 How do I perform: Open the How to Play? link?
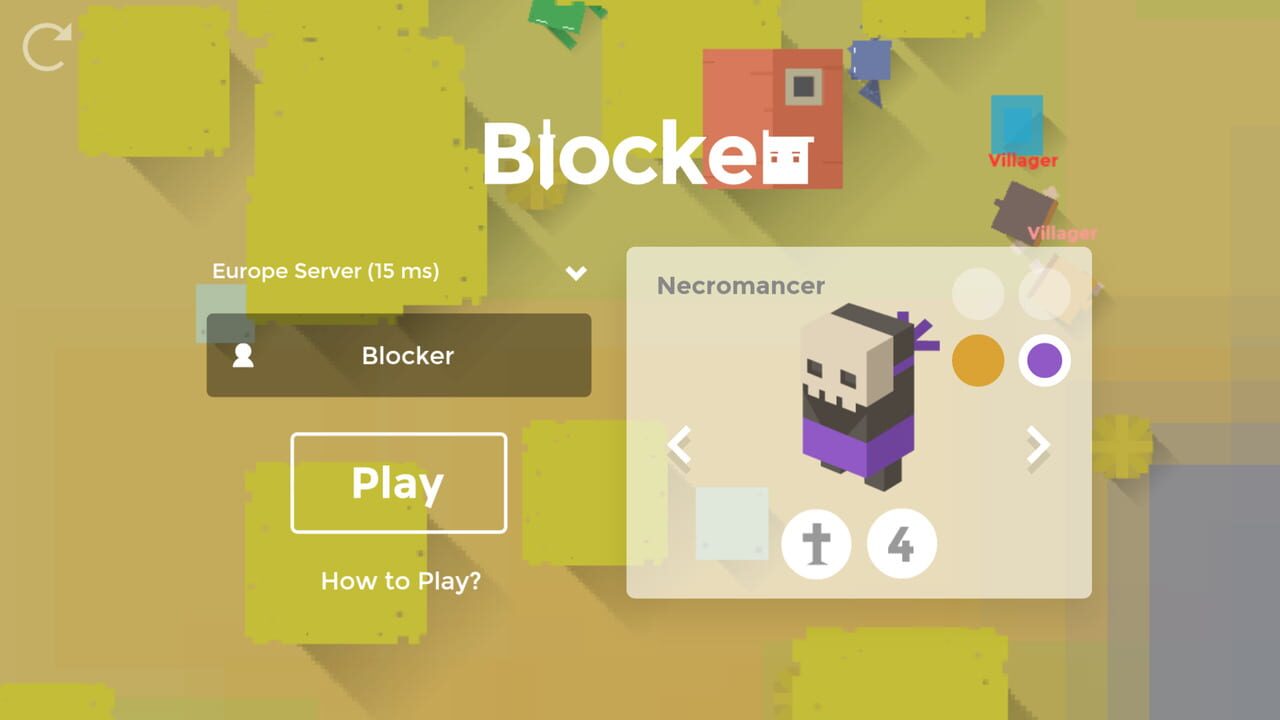(x=399, y=581)
